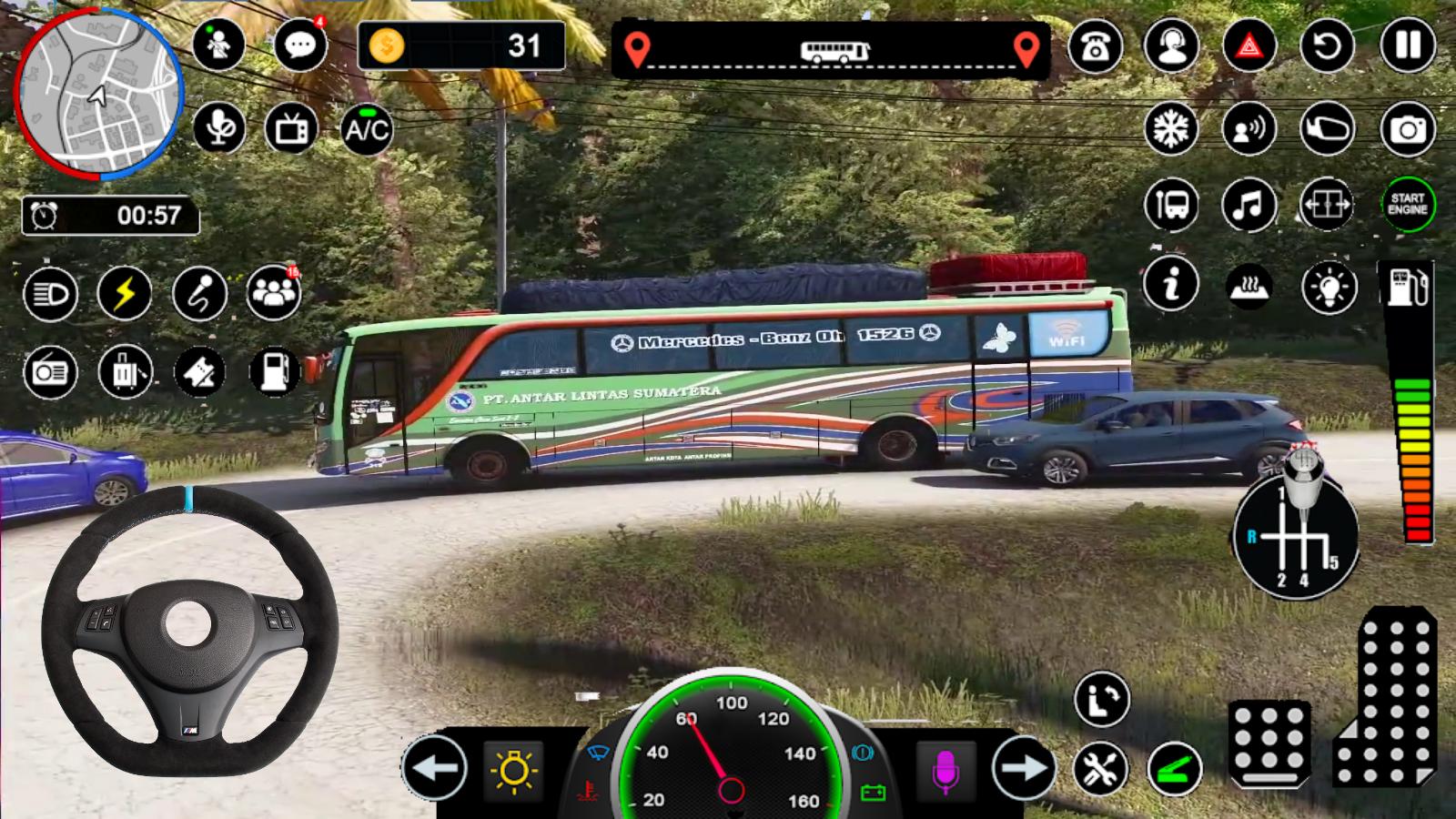The width and height of the screenshot is (1456, 819).
Task: Open the music note player
Action: 1249,204
